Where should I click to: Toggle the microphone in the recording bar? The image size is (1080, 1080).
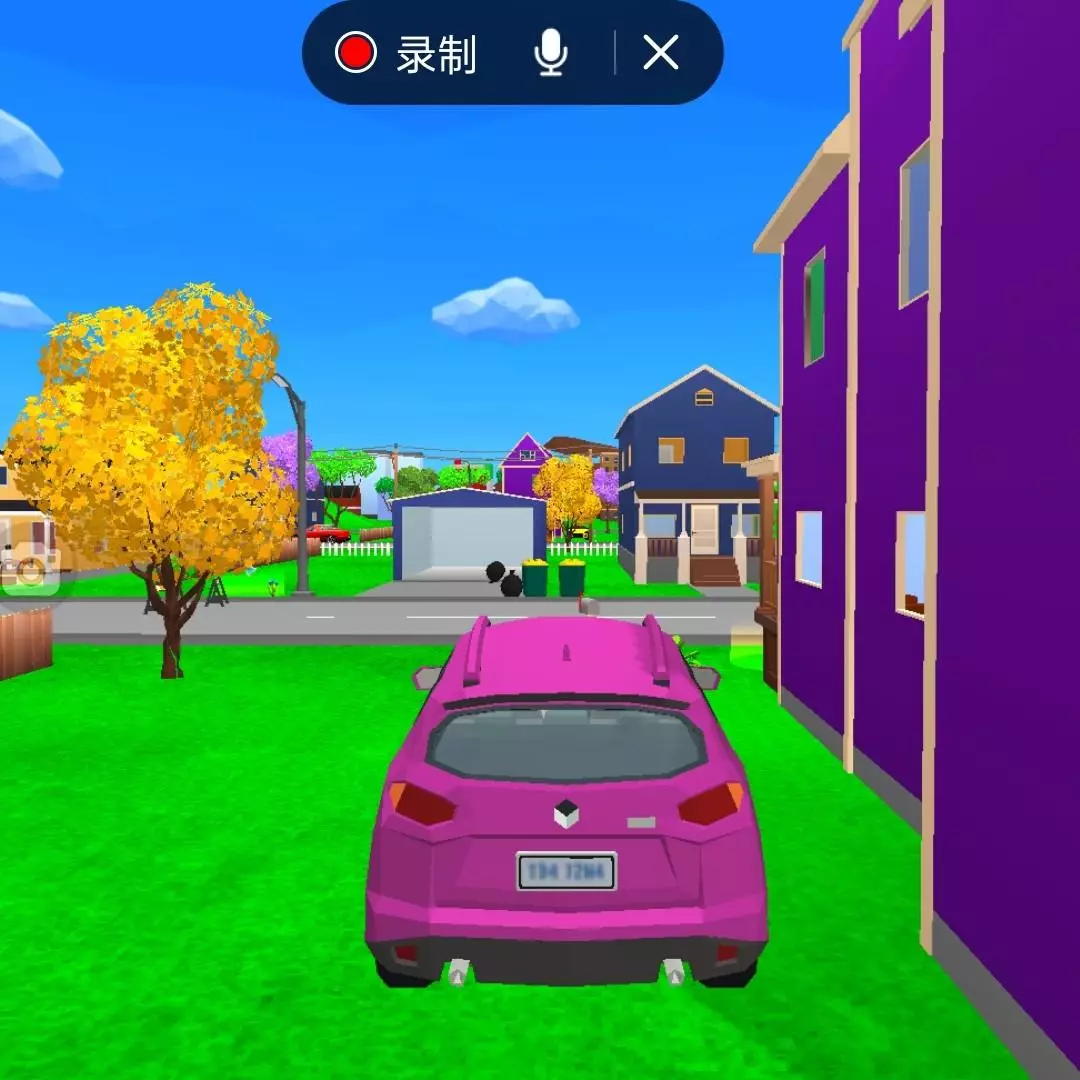click(x=551, y=53)
